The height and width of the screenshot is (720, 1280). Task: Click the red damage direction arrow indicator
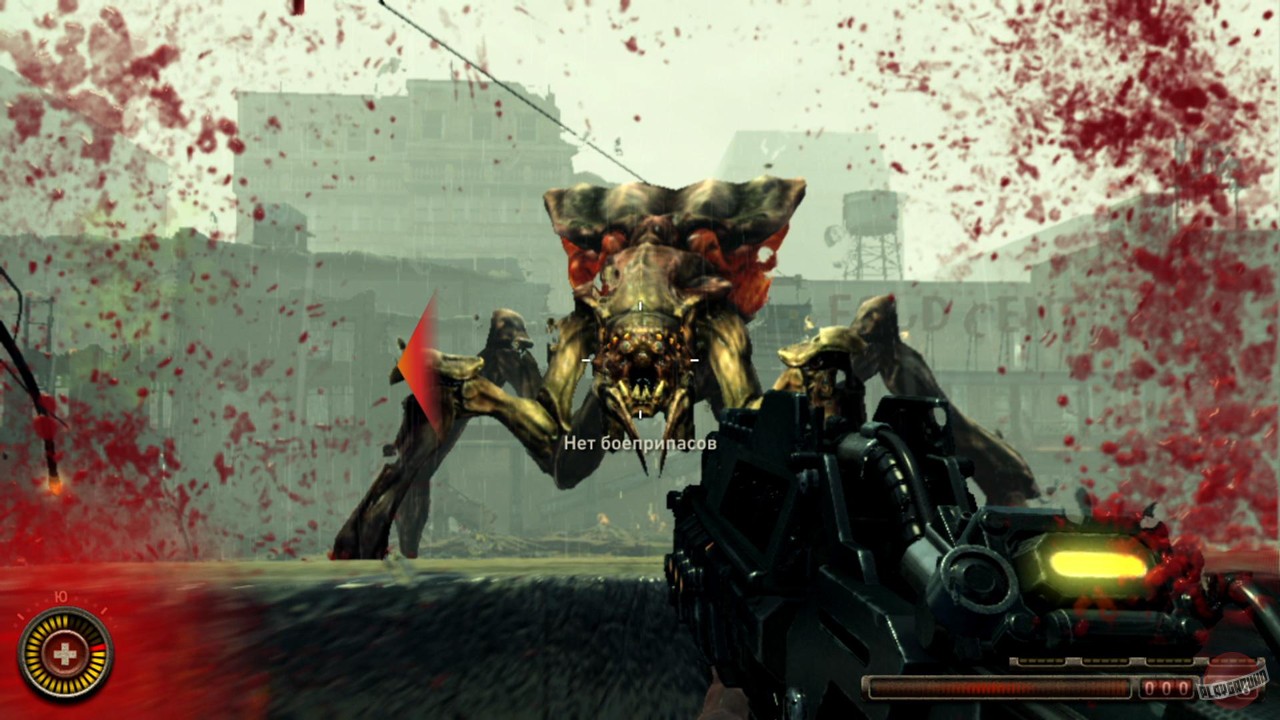pyautogui.click(x=421, y=360)
